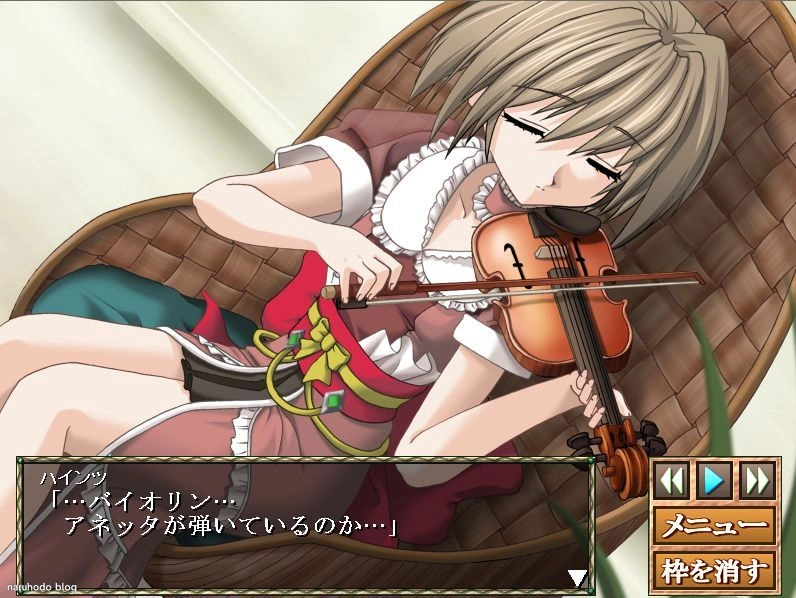Hide the text window with 枠を消す
This screenshot has width=796, height=598.
coord(714,571)
